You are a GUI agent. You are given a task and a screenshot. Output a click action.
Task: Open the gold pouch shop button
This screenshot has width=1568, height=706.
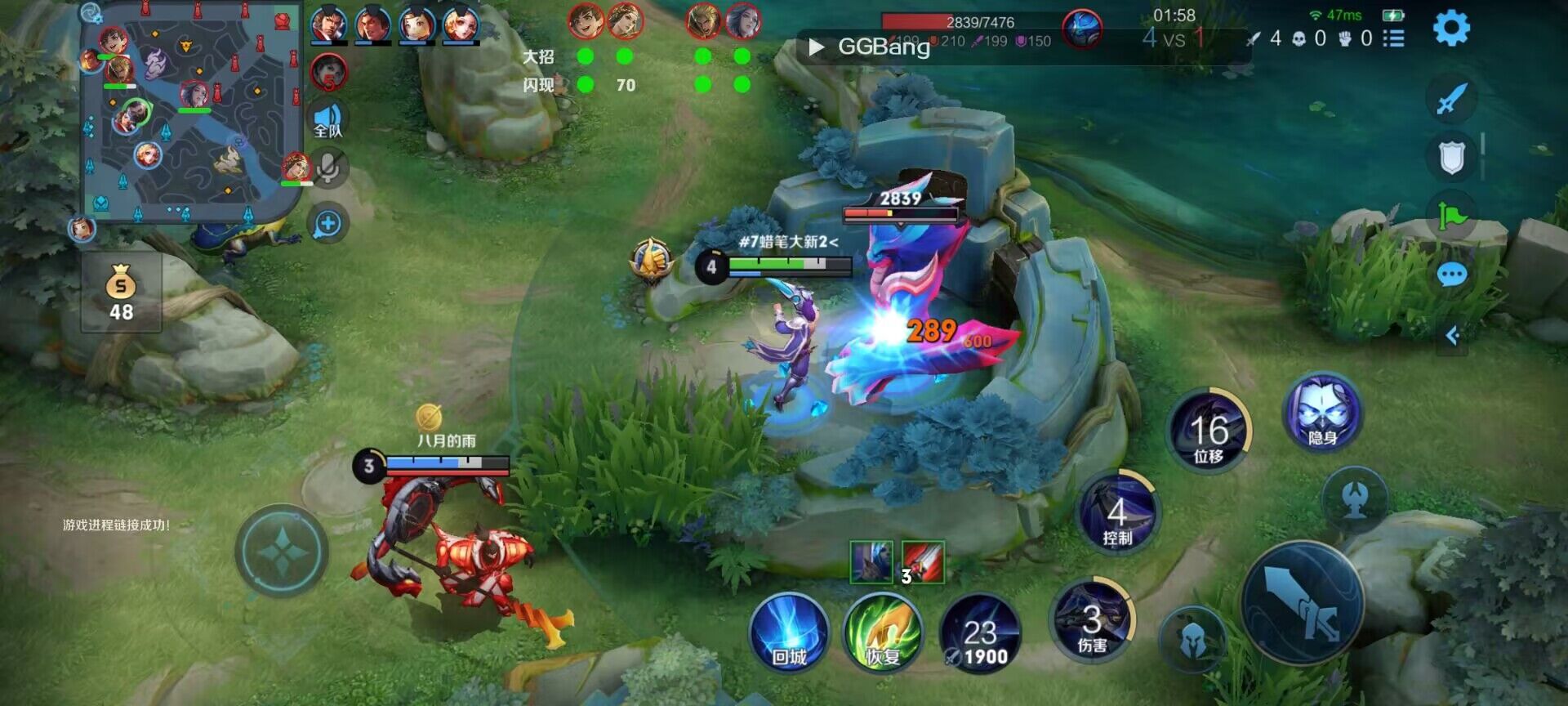coord(121,293)
